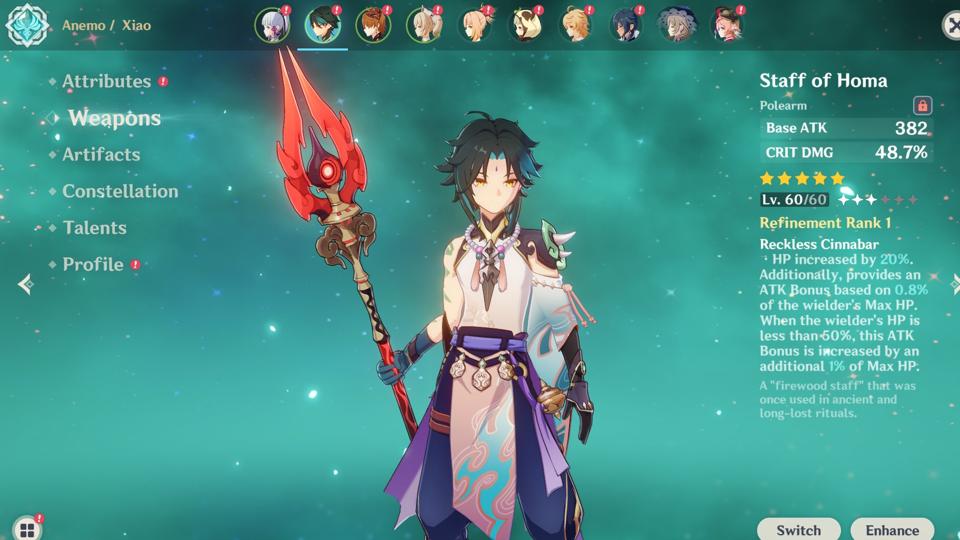Viewport: 960px width, 540px height.
Task: Select the pink-haired character portrait with red hat
Action: [727, 25]
